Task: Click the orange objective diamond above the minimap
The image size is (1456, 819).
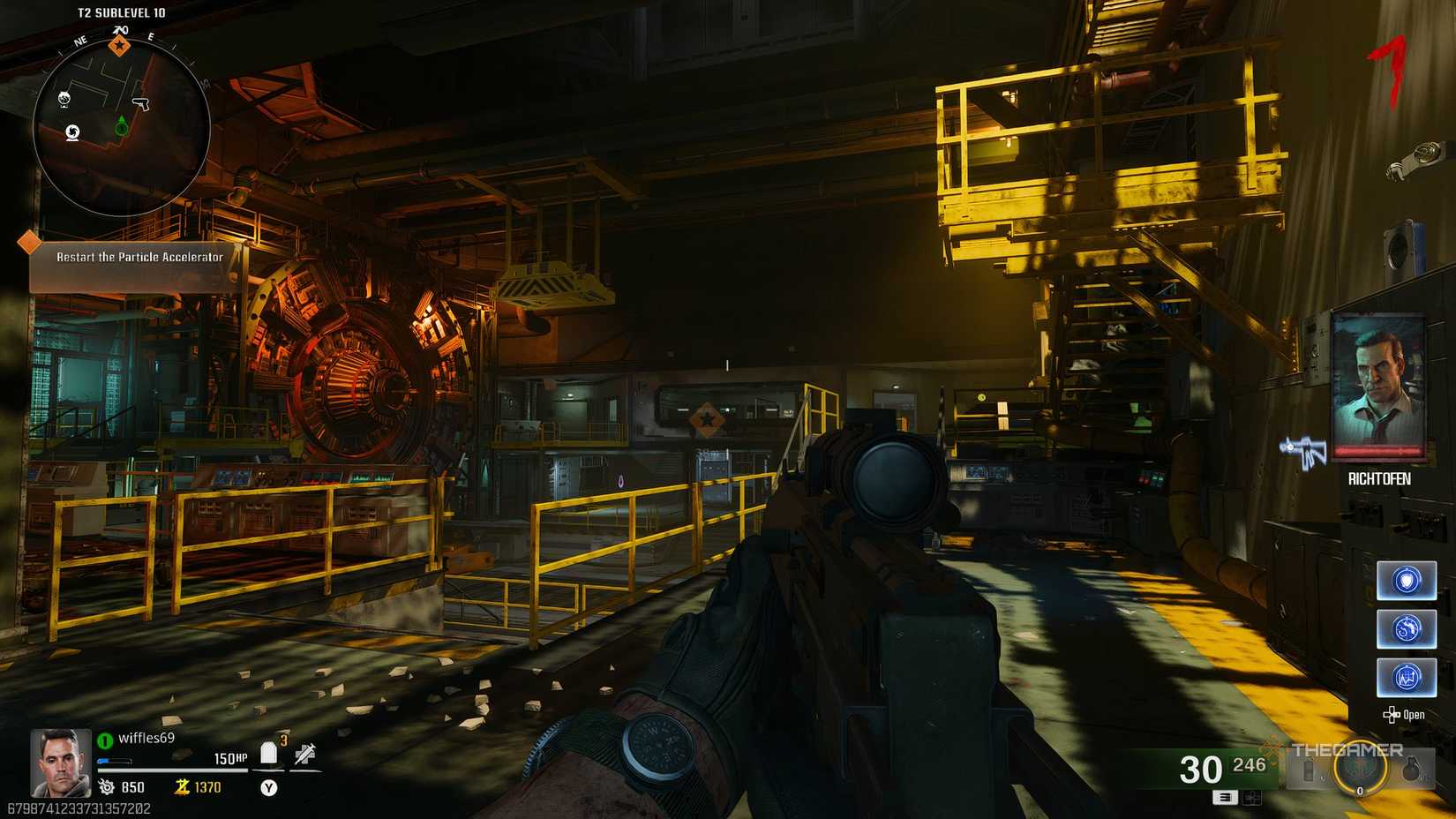Action: (120, 46)
